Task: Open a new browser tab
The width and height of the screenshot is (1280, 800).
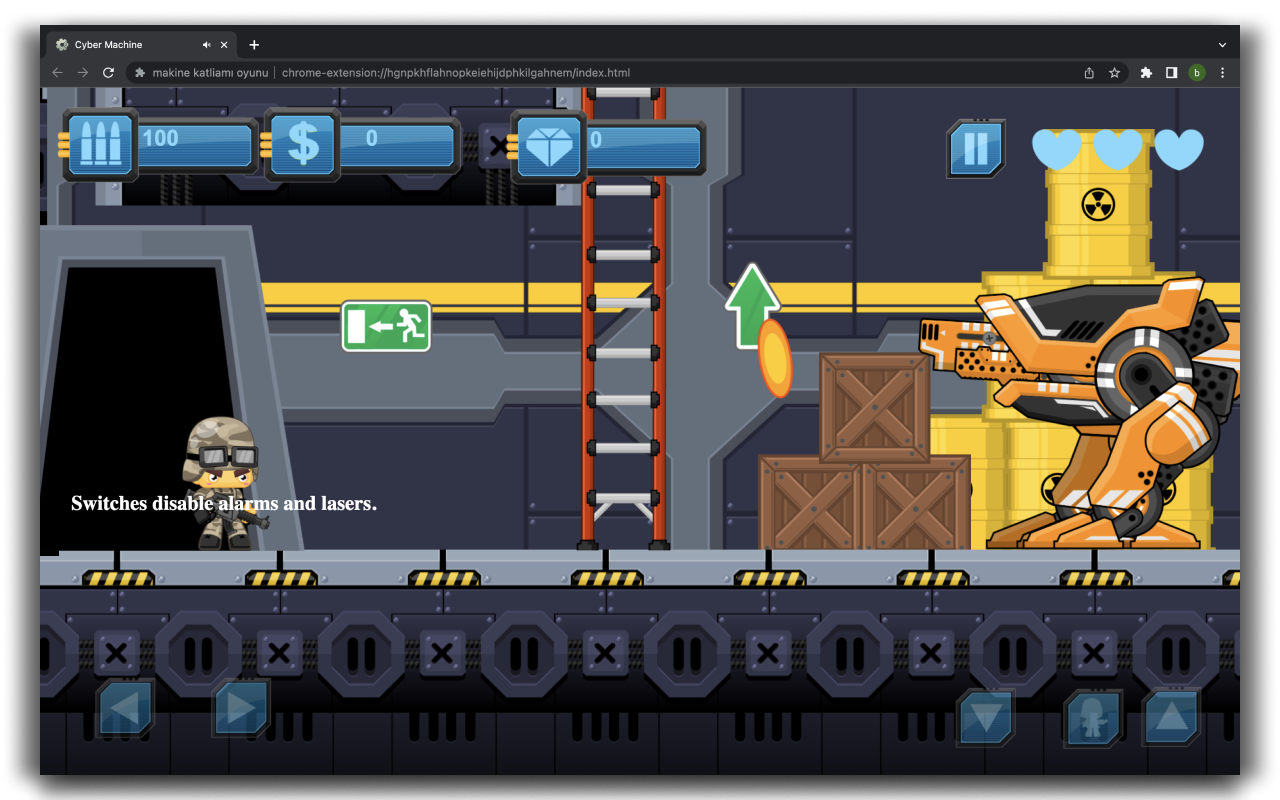Action: click(254, 44)
